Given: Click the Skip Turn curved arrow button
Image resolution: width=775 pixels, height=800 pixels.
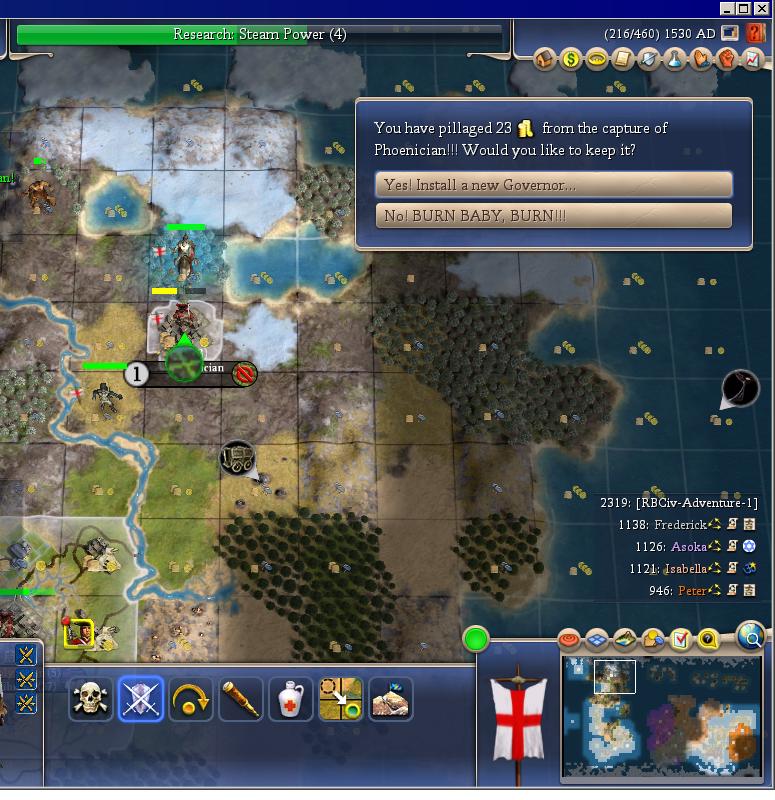Looking at the screenshot, I should click(191, 700).
